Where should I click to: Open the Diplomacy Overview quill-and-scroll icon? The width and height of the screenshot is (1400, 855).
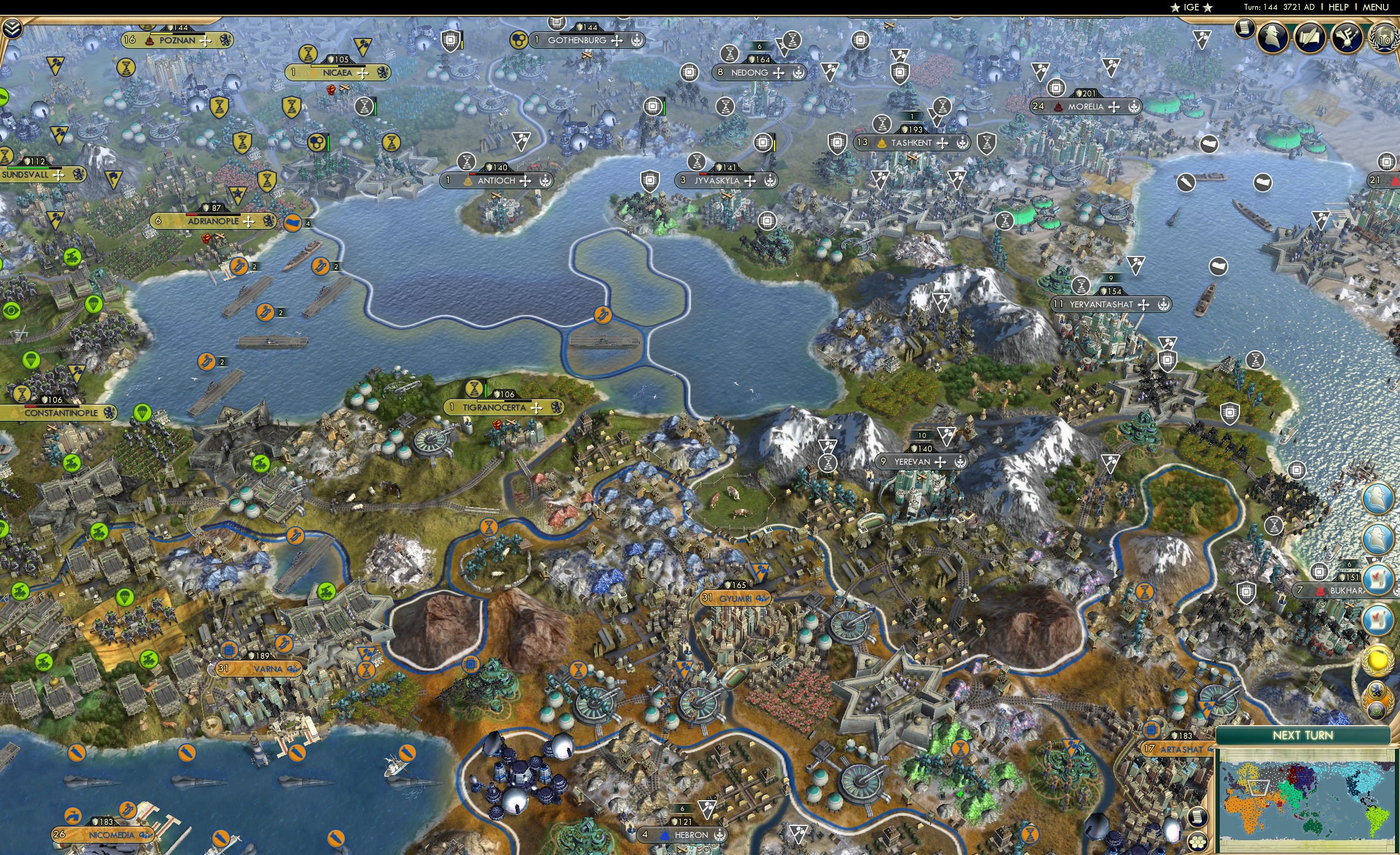coord(1311,37)
